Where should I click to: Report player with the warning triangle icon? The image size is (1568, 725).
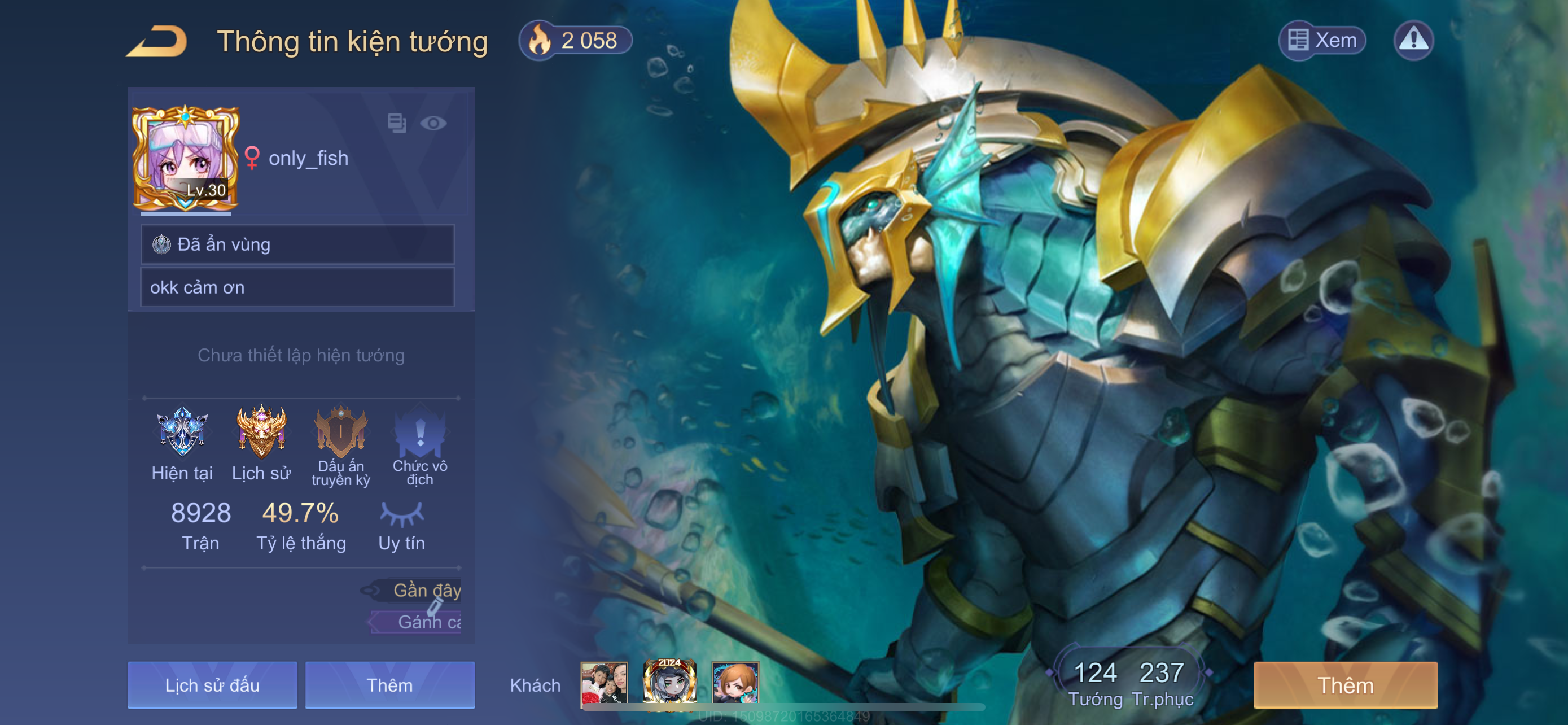tap(1413, 40)
